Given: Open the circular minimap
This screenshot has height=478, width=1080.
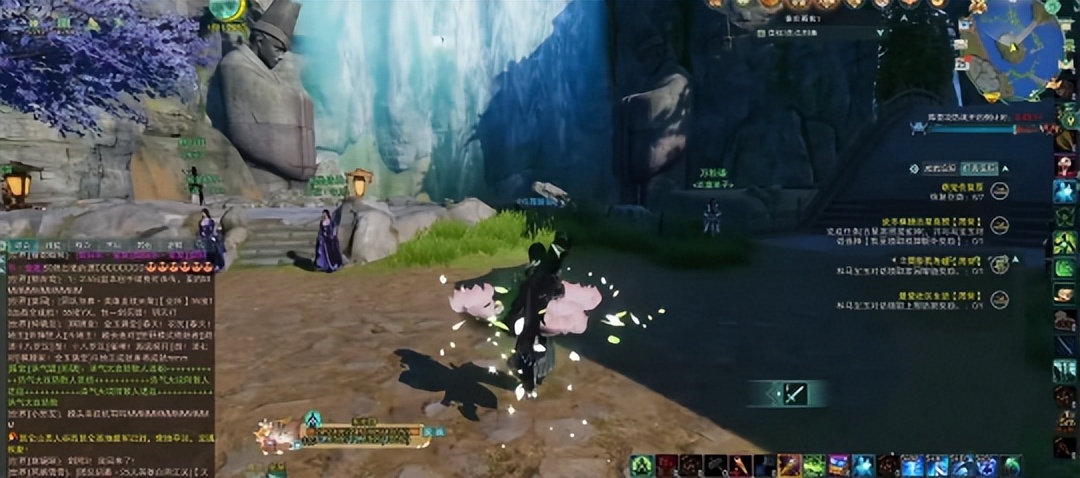Looking at the screenshot, I should coord(1010,47).
